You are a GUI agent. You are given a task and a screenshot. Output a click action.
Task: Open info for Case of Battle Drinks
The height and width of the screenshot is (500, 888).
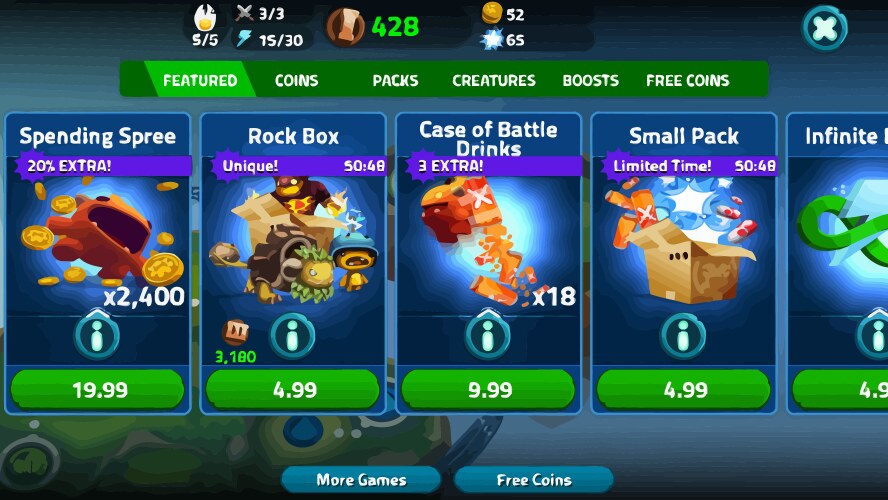[489, 335]
